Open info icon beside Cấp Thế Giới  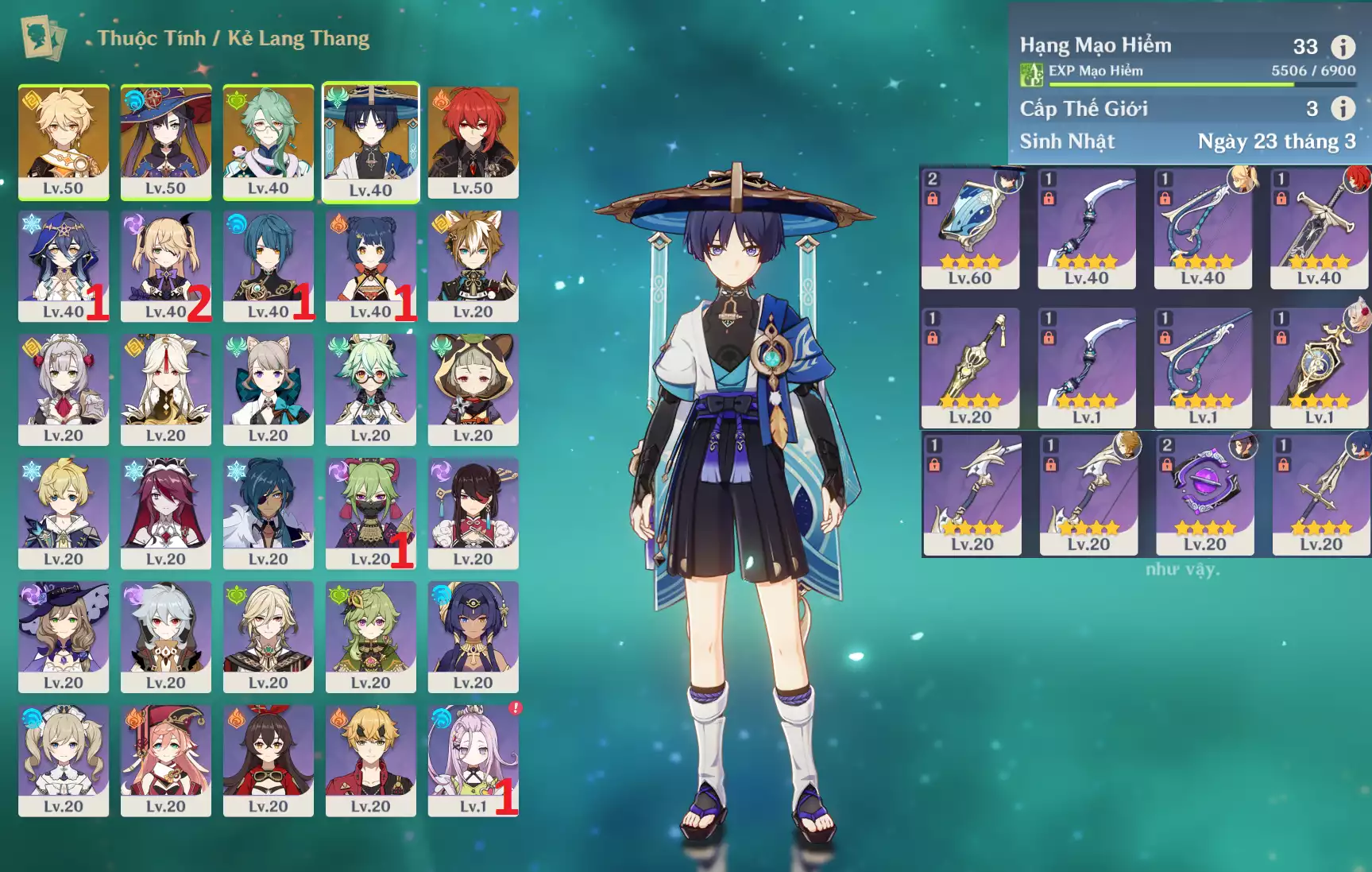tap(1343, 108)
